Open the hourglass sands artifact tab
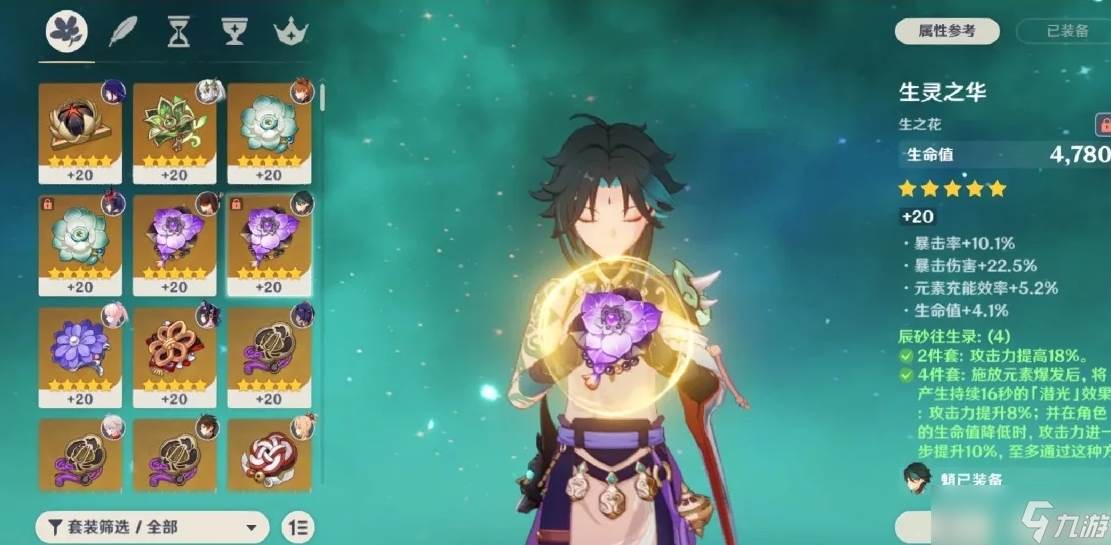This screenshot has height=545, width=1111. tap(178, 33)
